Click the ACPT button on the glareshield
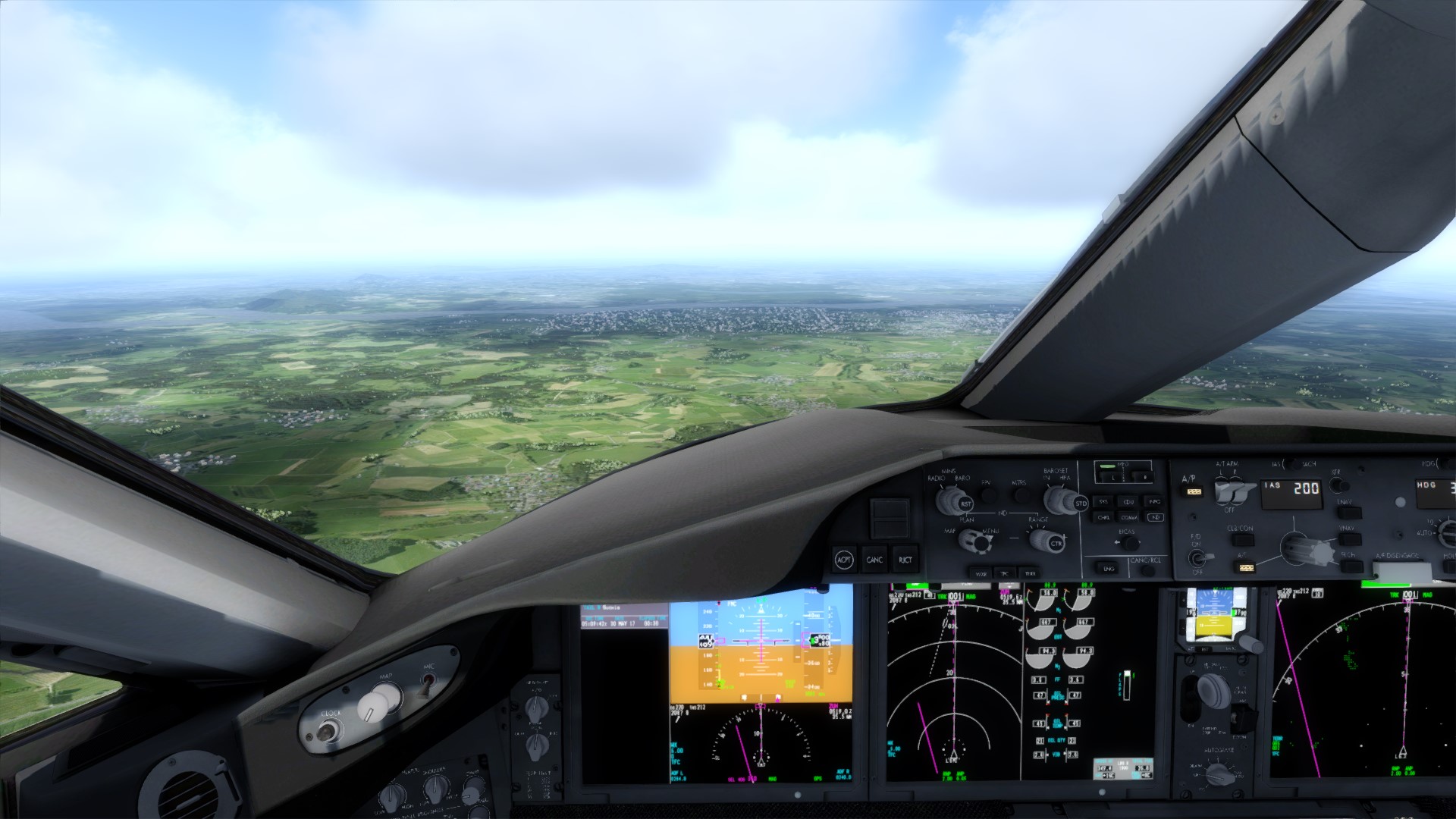Viewport: 1456px width, 819px height. 843,560
